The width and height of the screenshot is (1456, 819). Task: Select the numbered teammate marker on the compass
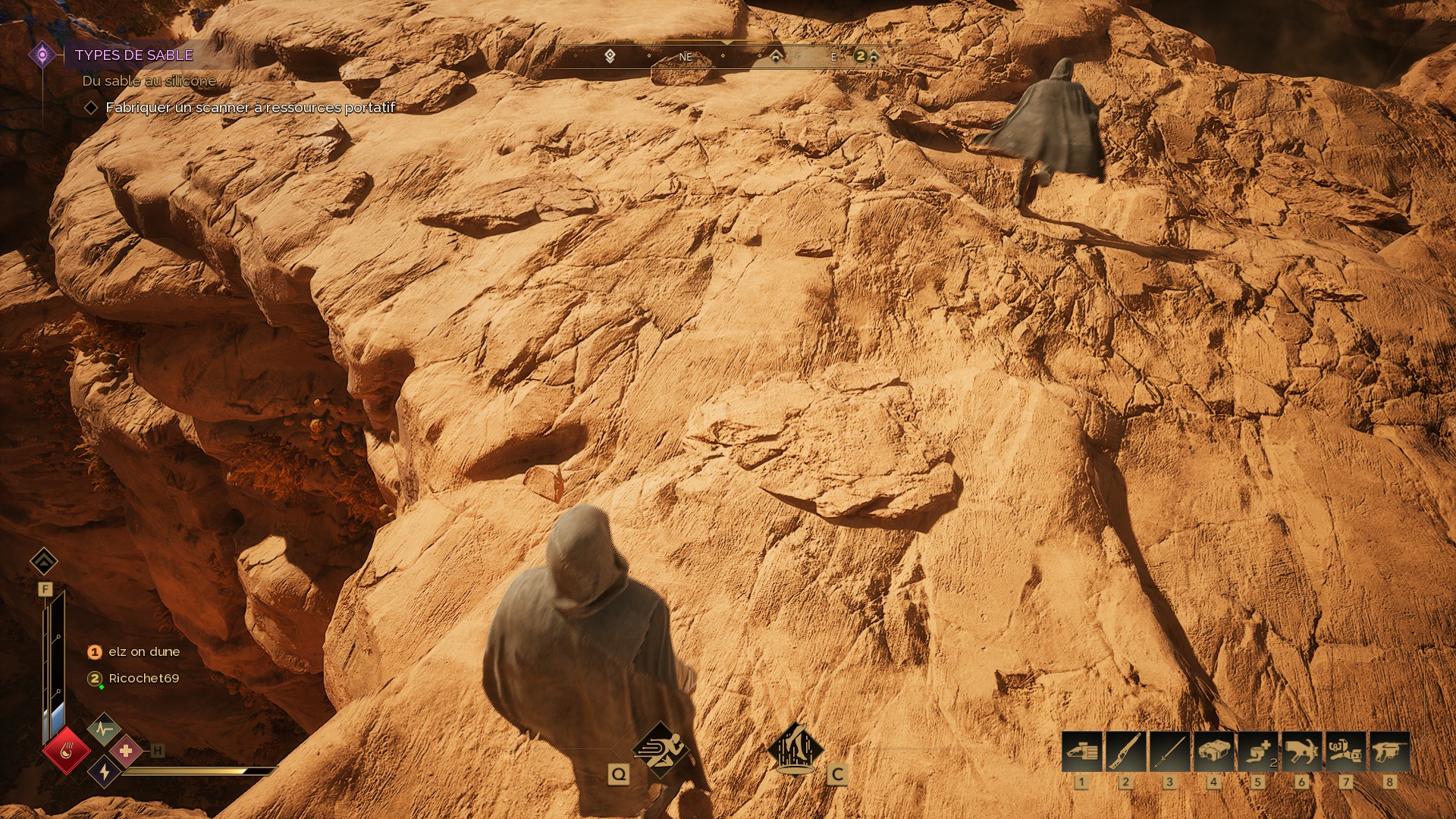click(x=860, y=56)
